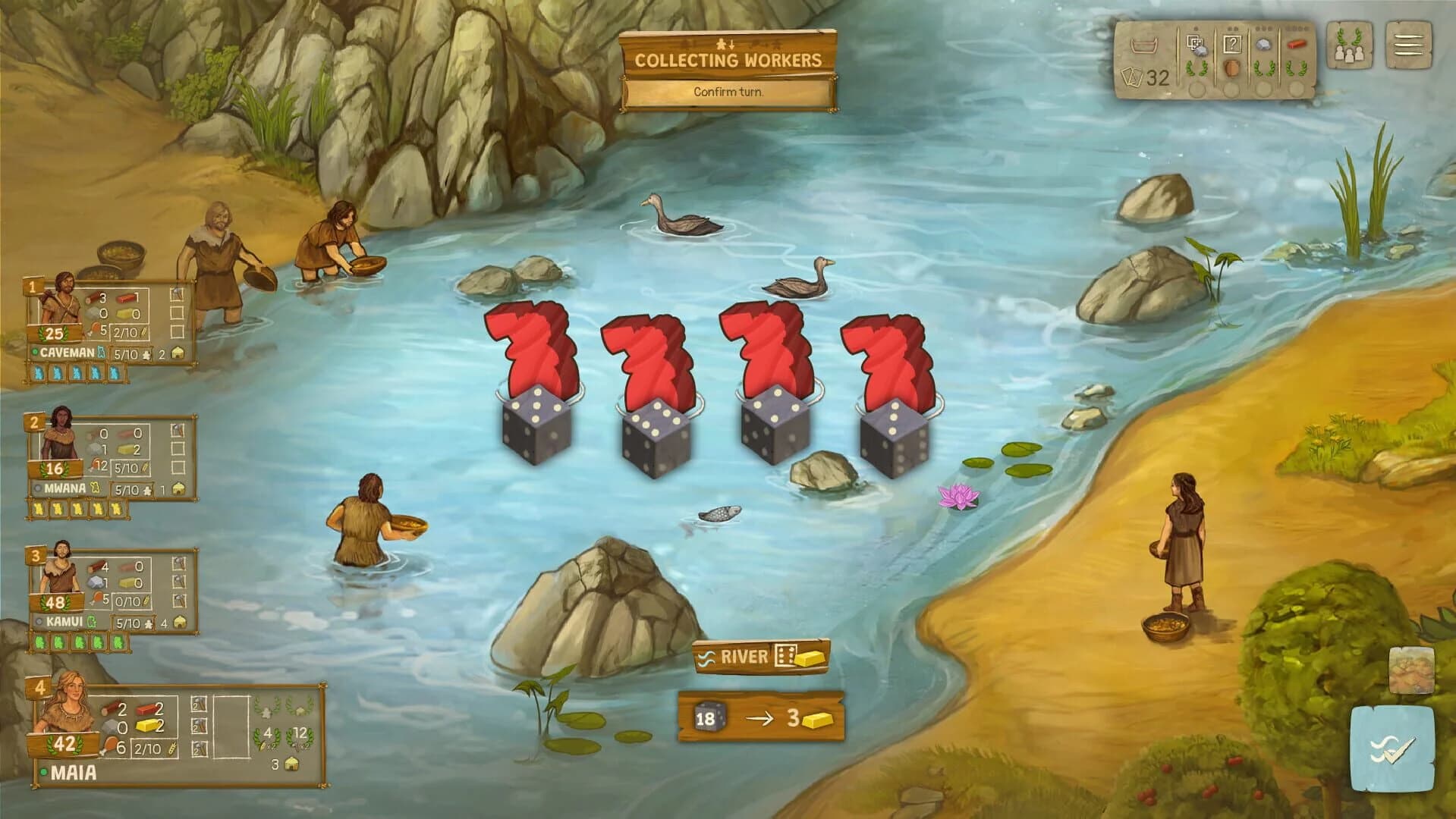This screenshot has height=819, width=1456.
Task: Select the brick-cost civilization card slot
Action: (1297, 43)
